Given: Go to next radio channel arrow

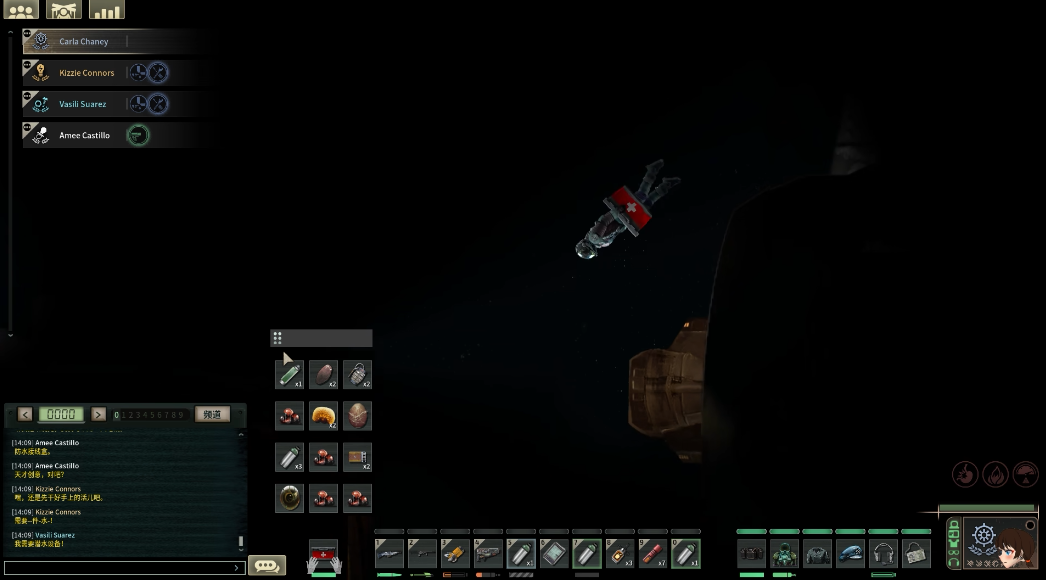Looking at the screenshot, I should click(98, 414).
